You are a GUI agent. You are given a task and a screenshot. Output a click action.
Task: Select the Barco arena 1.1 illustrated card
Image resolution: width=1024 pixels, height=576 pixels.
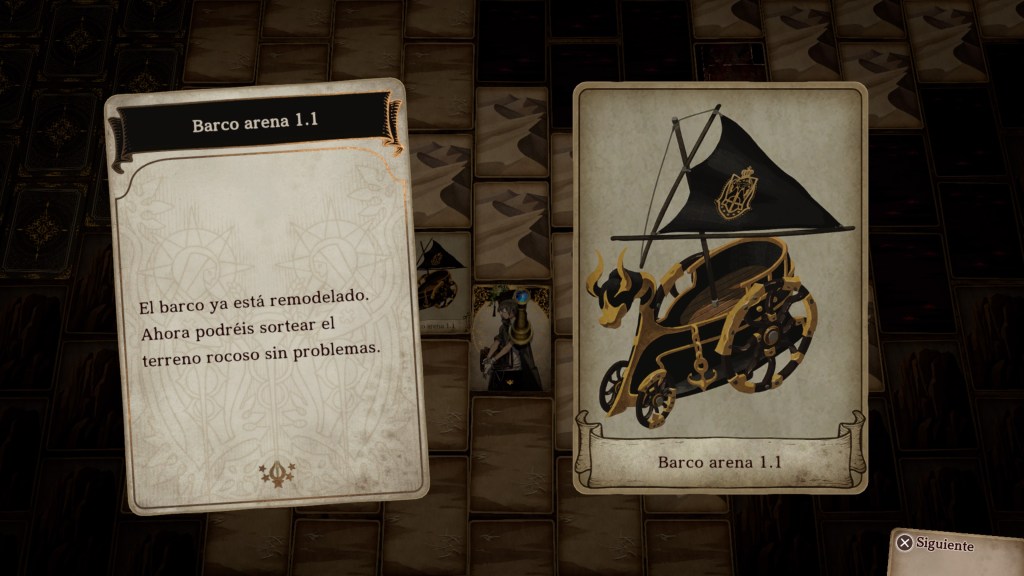(x=720, y=288)
